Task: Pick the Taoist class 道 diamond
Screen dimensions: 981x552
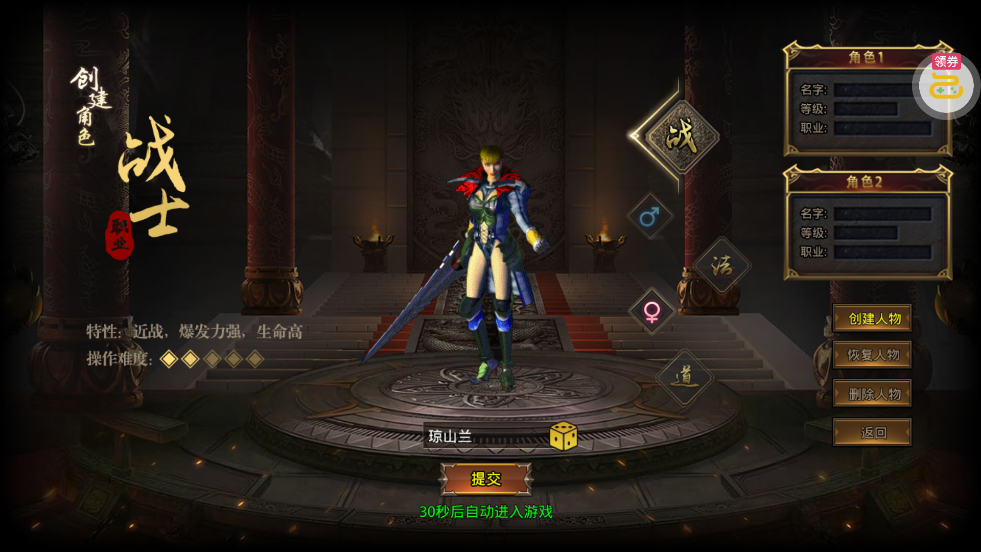Action: point(686,377)
